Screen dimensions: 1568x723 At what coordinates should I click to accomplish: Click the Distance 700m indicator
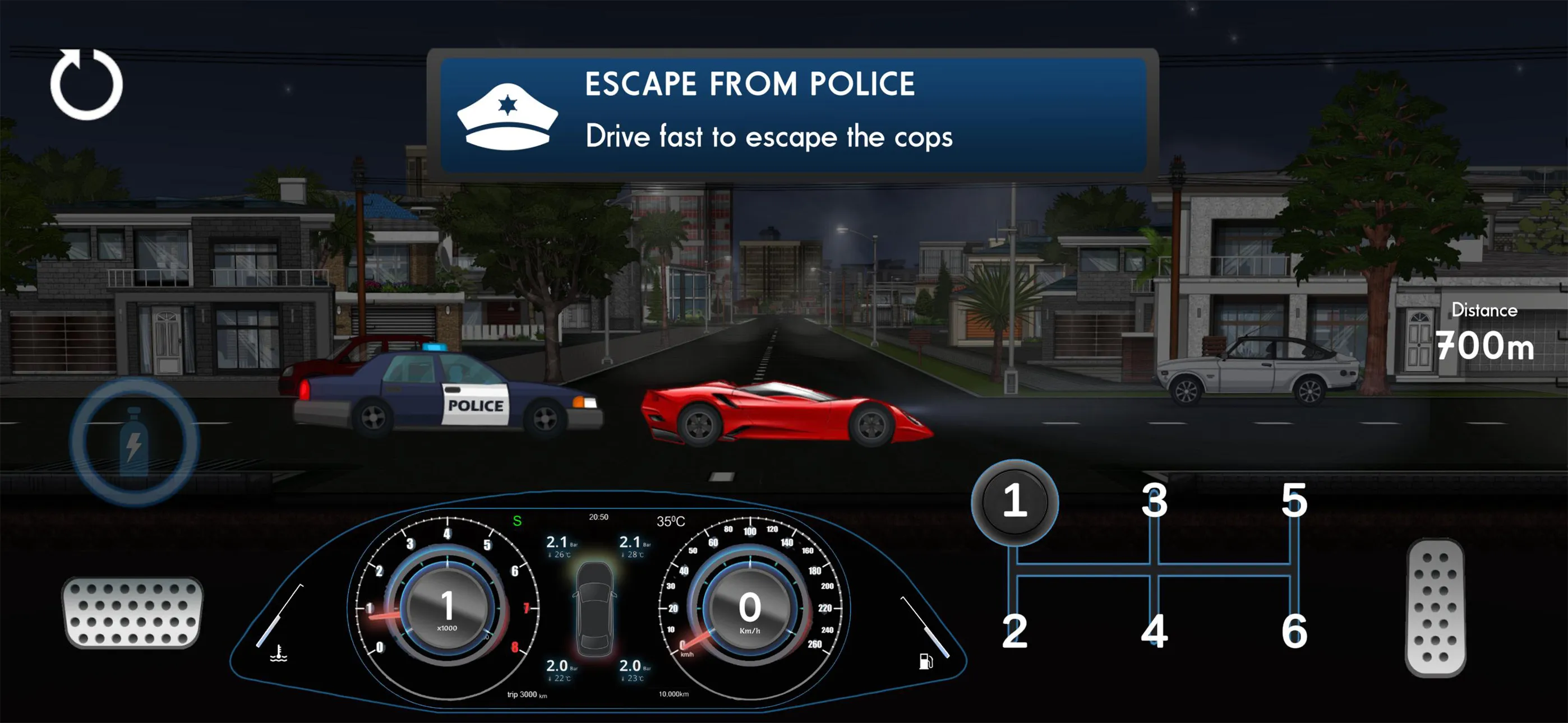1485,332
